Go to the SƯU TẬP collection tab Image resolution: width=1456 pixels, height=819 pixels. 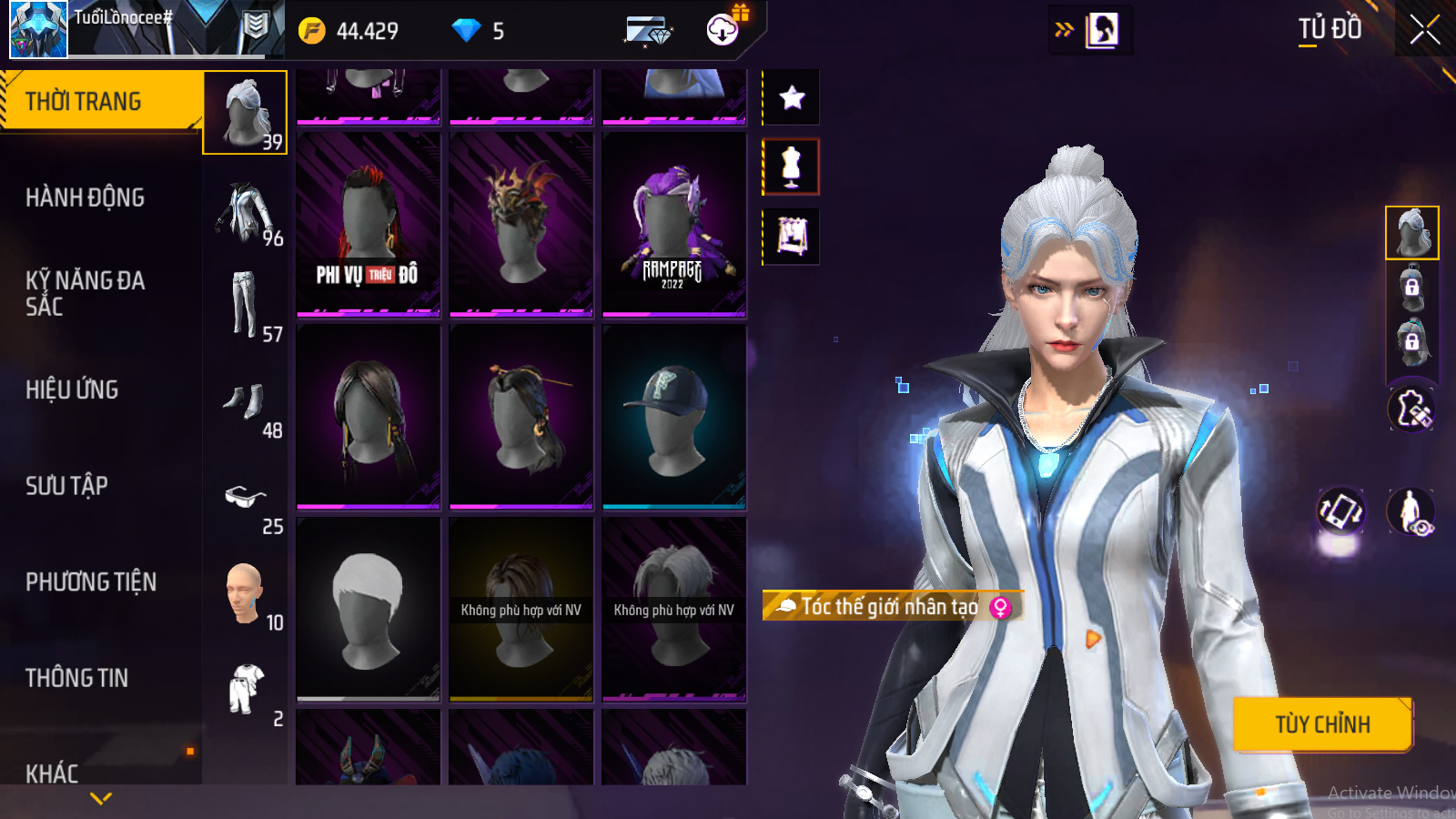(x=66, y=486)
